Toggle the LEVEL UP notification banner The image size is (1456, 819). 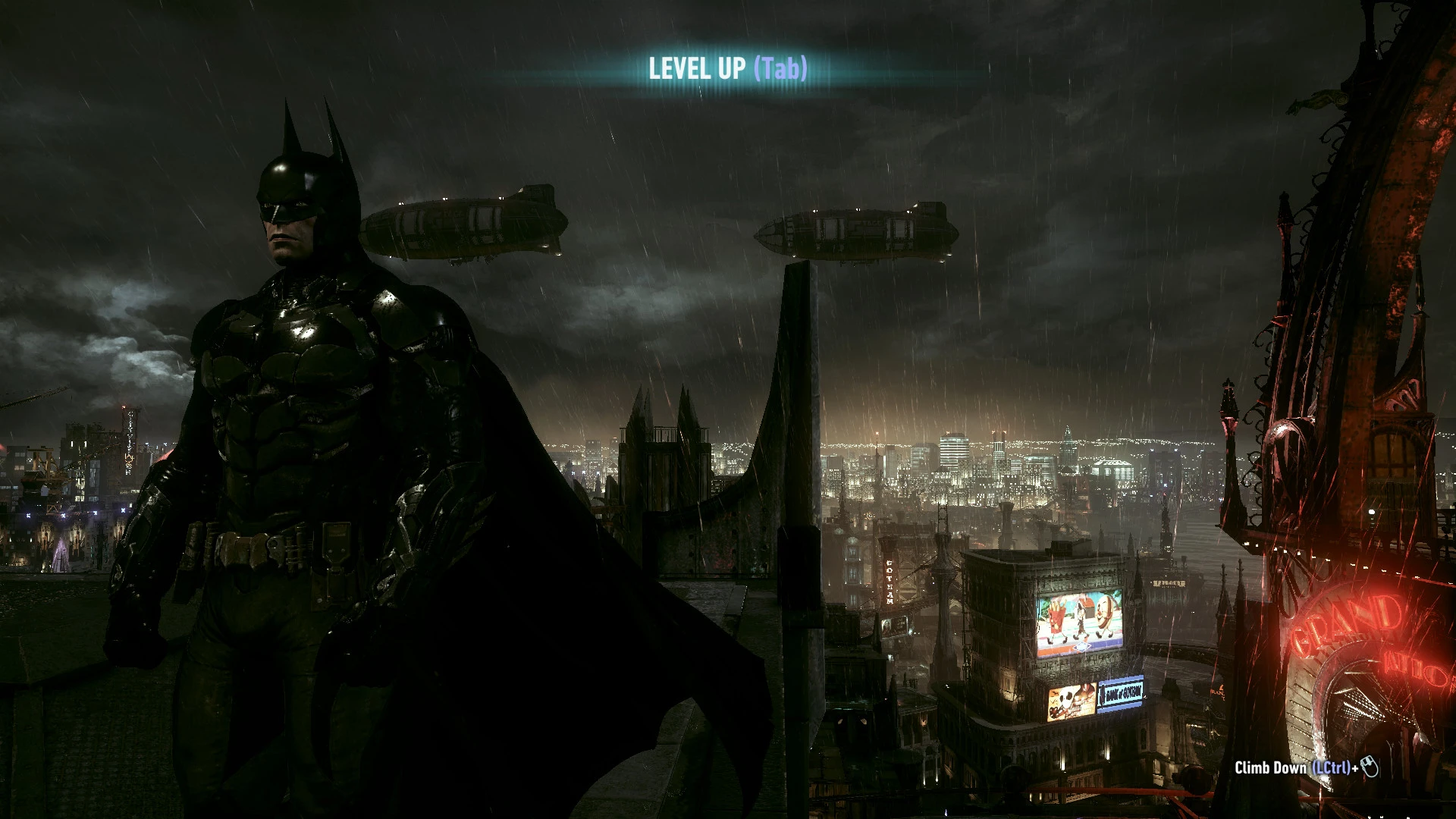(x=726, y=71)
